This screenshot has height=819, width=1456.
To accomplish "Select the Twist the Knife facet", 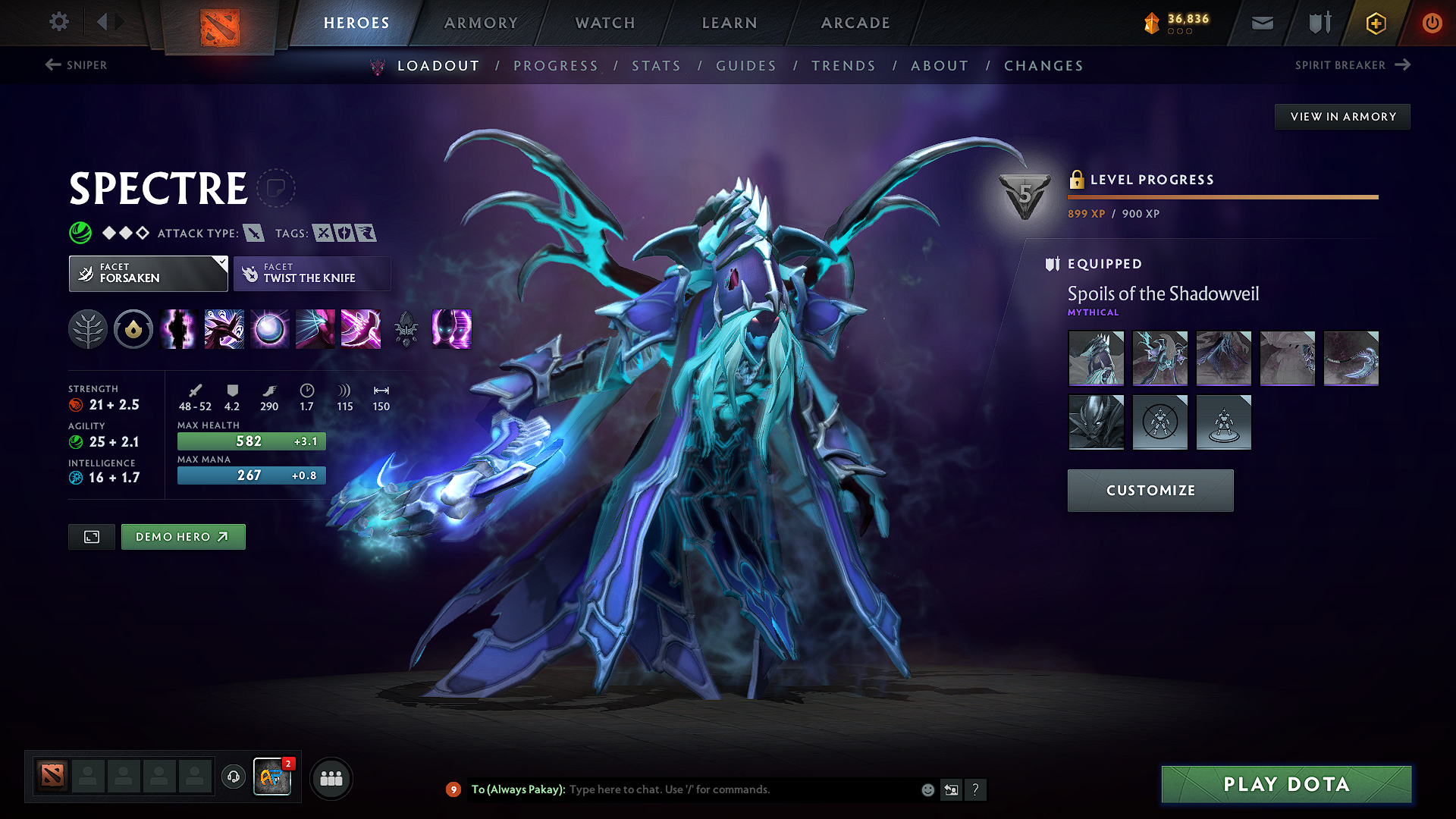I will (x=312, y=273).
